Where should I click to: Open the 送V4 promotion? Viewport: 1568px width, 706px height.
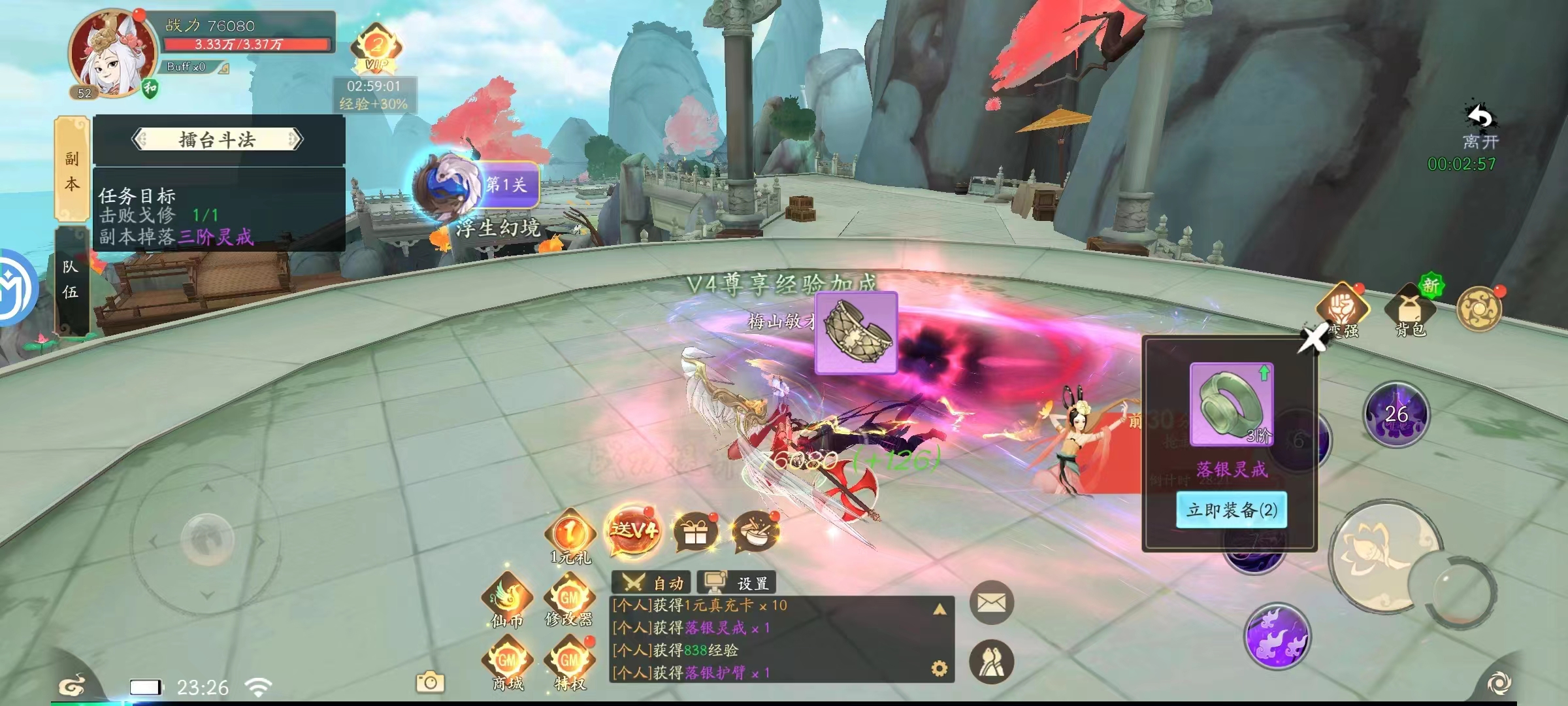(x=632, y=531)
